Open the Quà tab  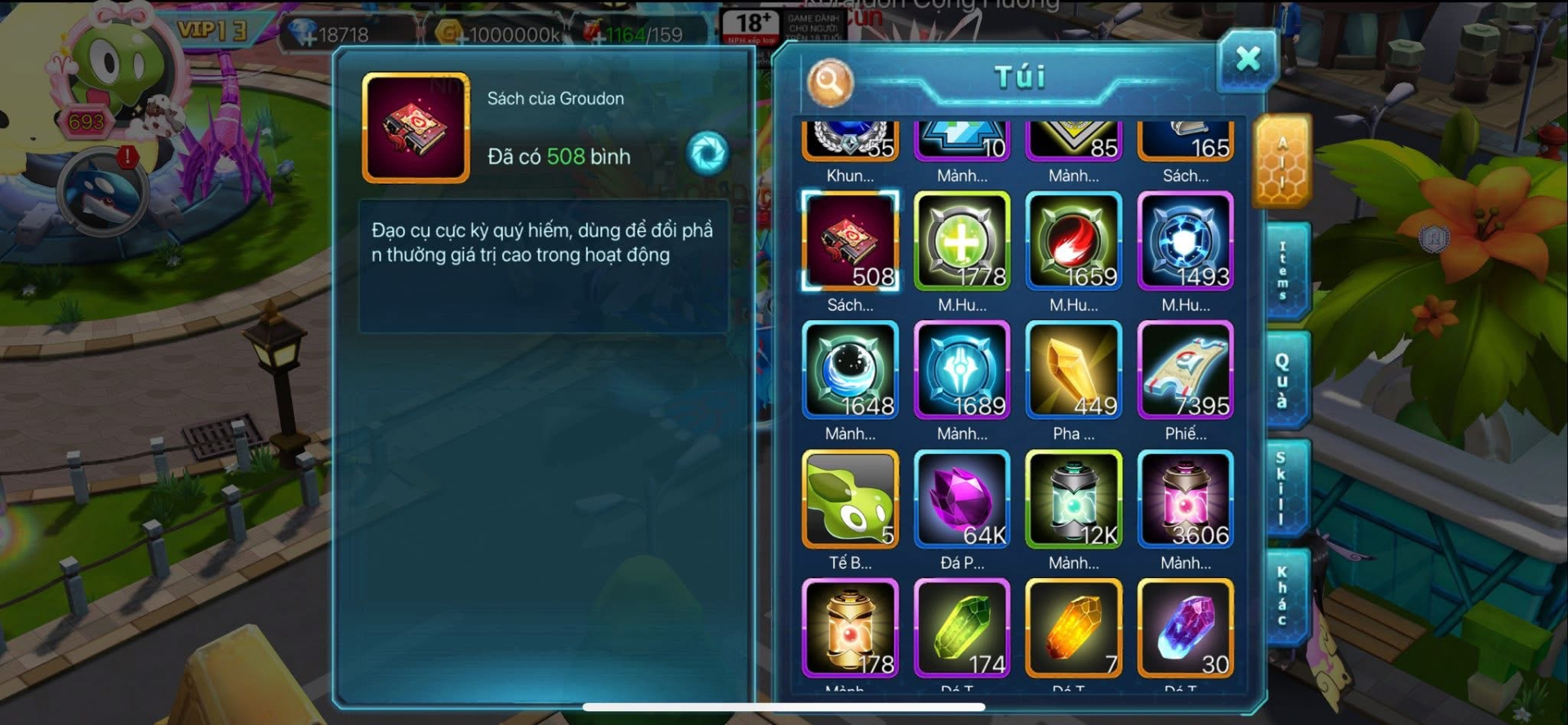(1284, 380)
